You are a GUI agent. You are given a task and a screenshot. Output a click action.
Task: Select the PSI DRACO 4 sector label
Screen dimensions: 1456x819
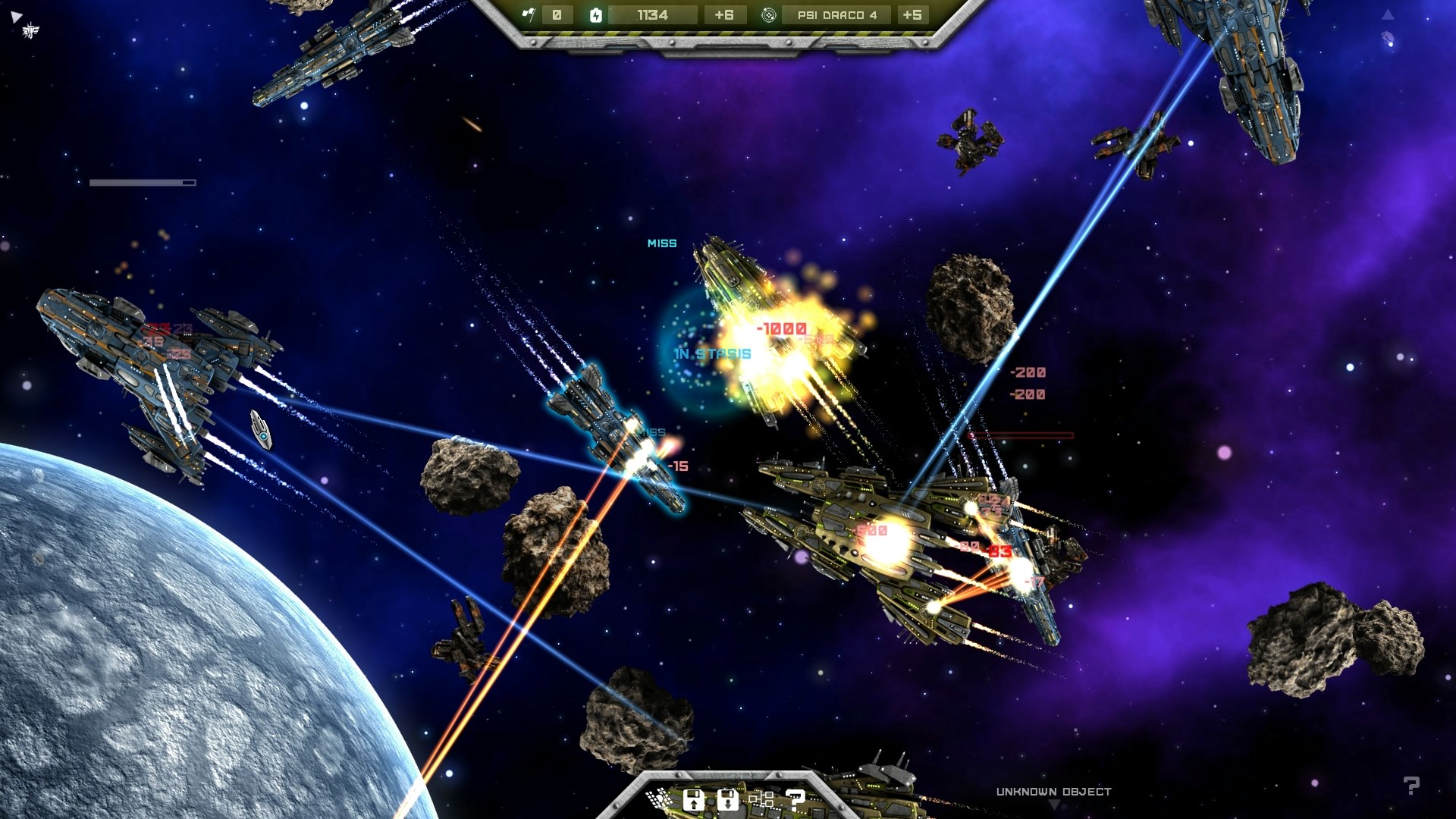point(839,16)
